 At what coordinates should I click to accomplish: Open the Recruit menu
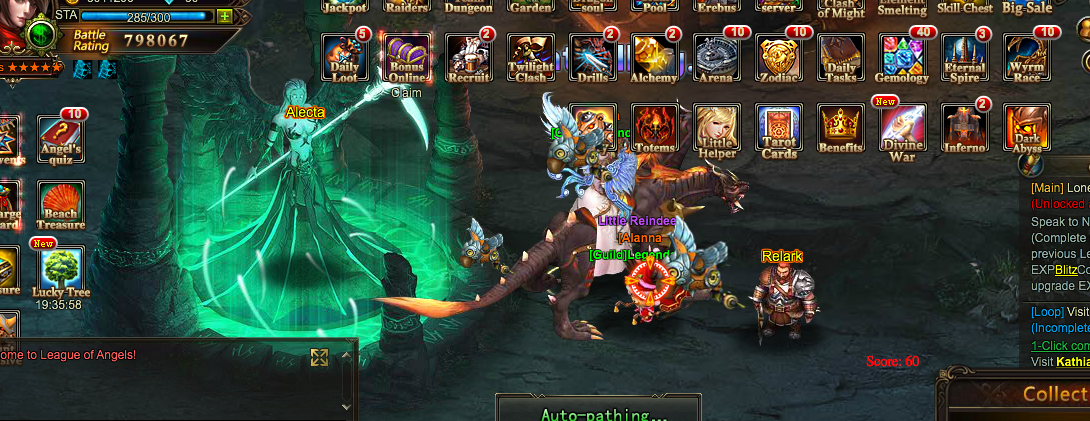468,58
